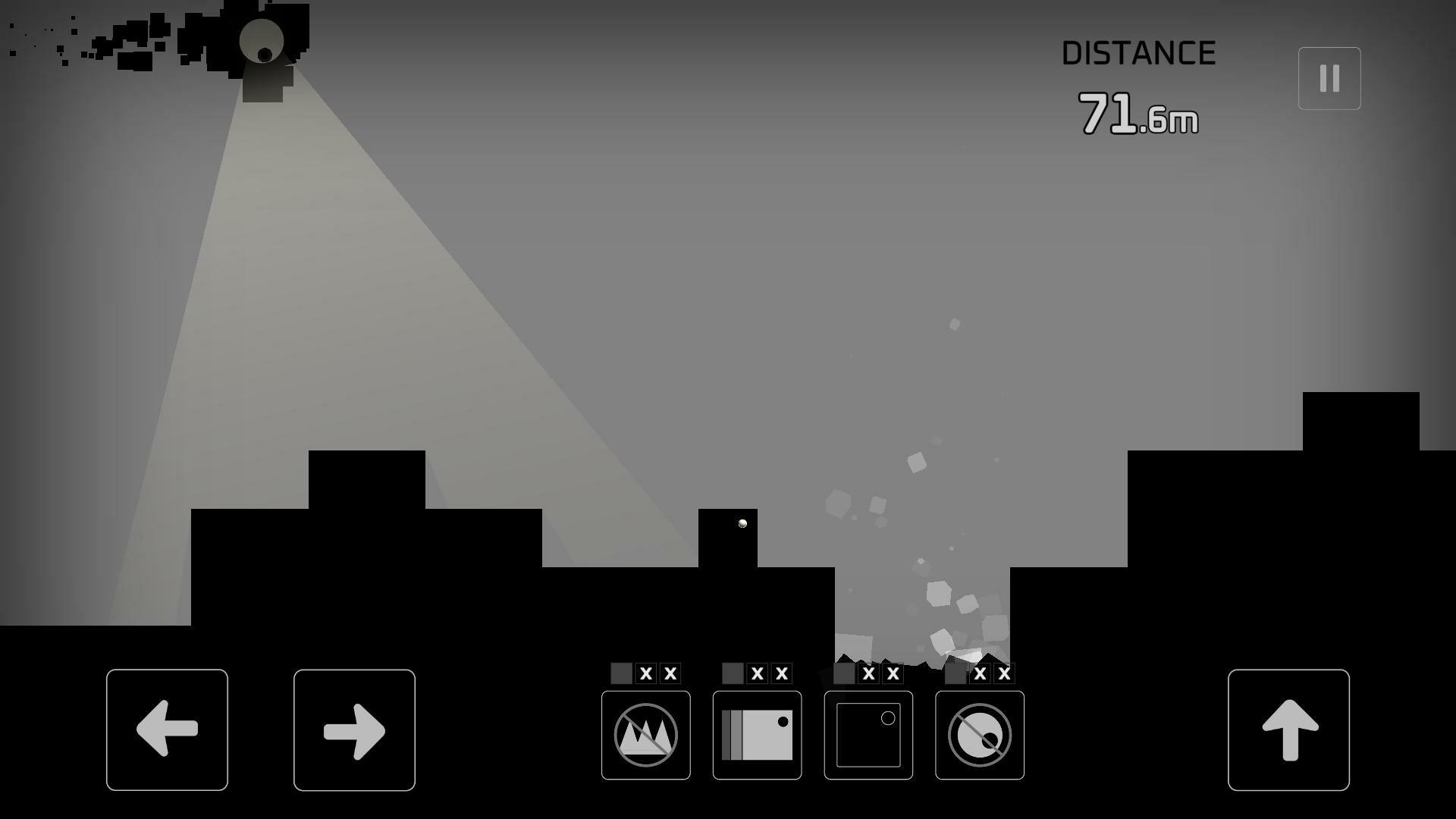This screenshot has height=819, width=1456.
Task: Click the DISTANCE 71.6m counter
Action: [1137, 83]
